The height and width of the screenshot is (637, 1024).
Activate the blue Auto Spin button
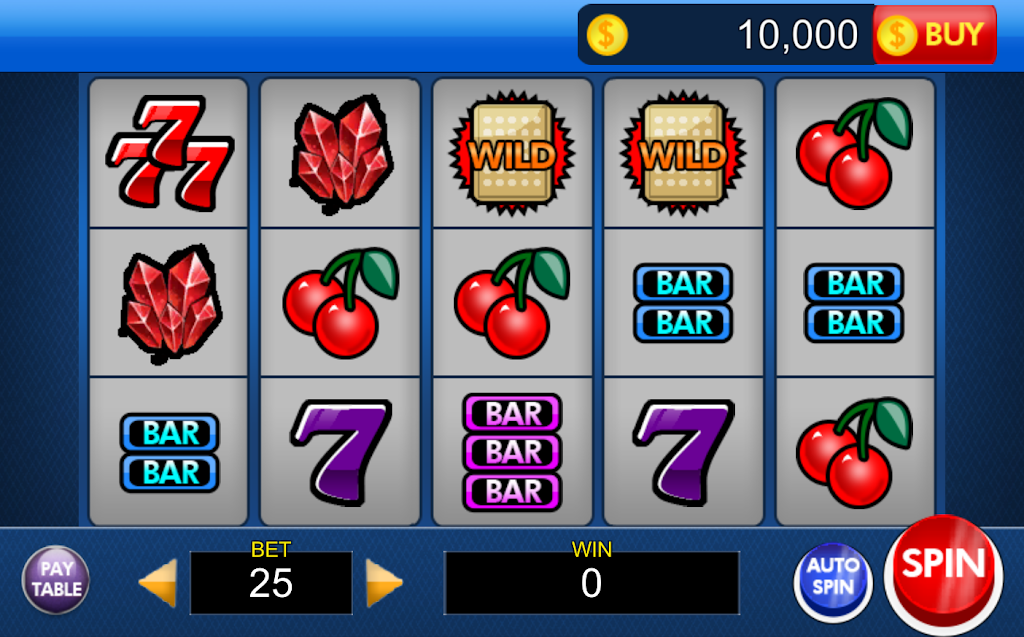tap(833, 577)
